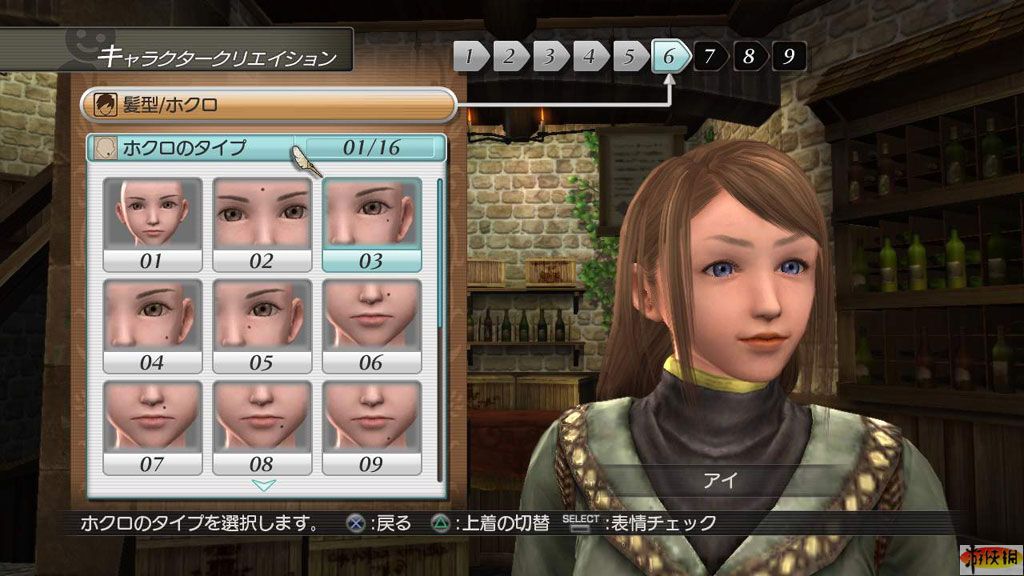Jump ahead to creation step 8
The width and height of the screenshot is (1024, 576).
[x=749, y=56]
